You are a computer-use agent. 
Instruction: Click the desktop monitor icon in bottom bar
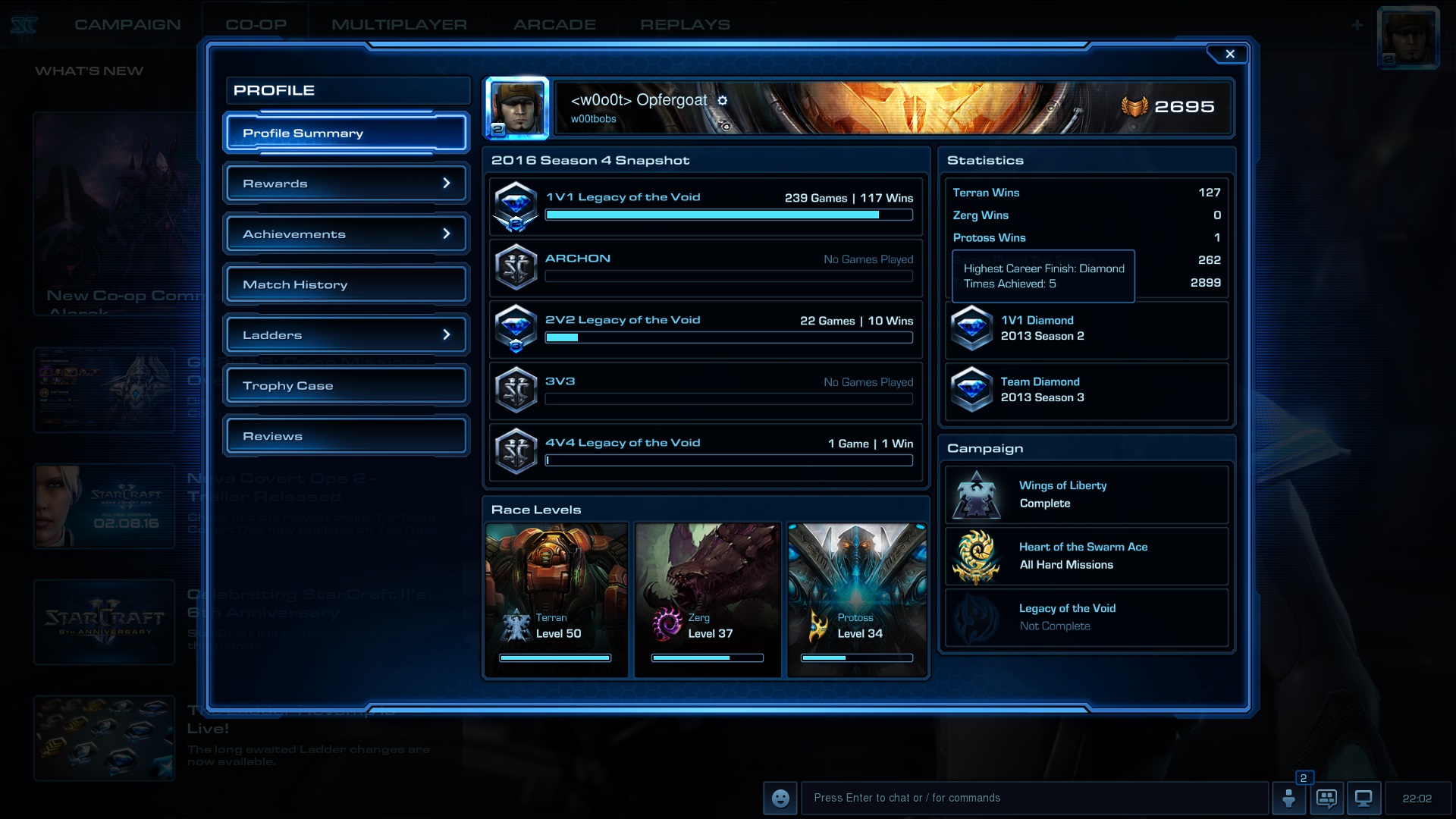(1364, 798)
